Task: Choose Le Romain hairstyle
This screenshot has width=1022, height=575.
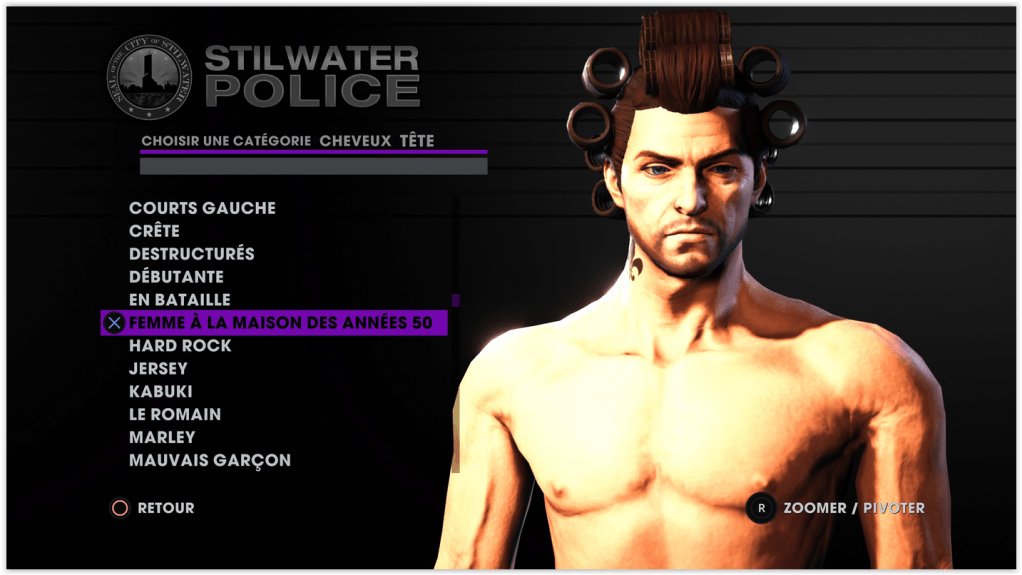Action: 175,414
